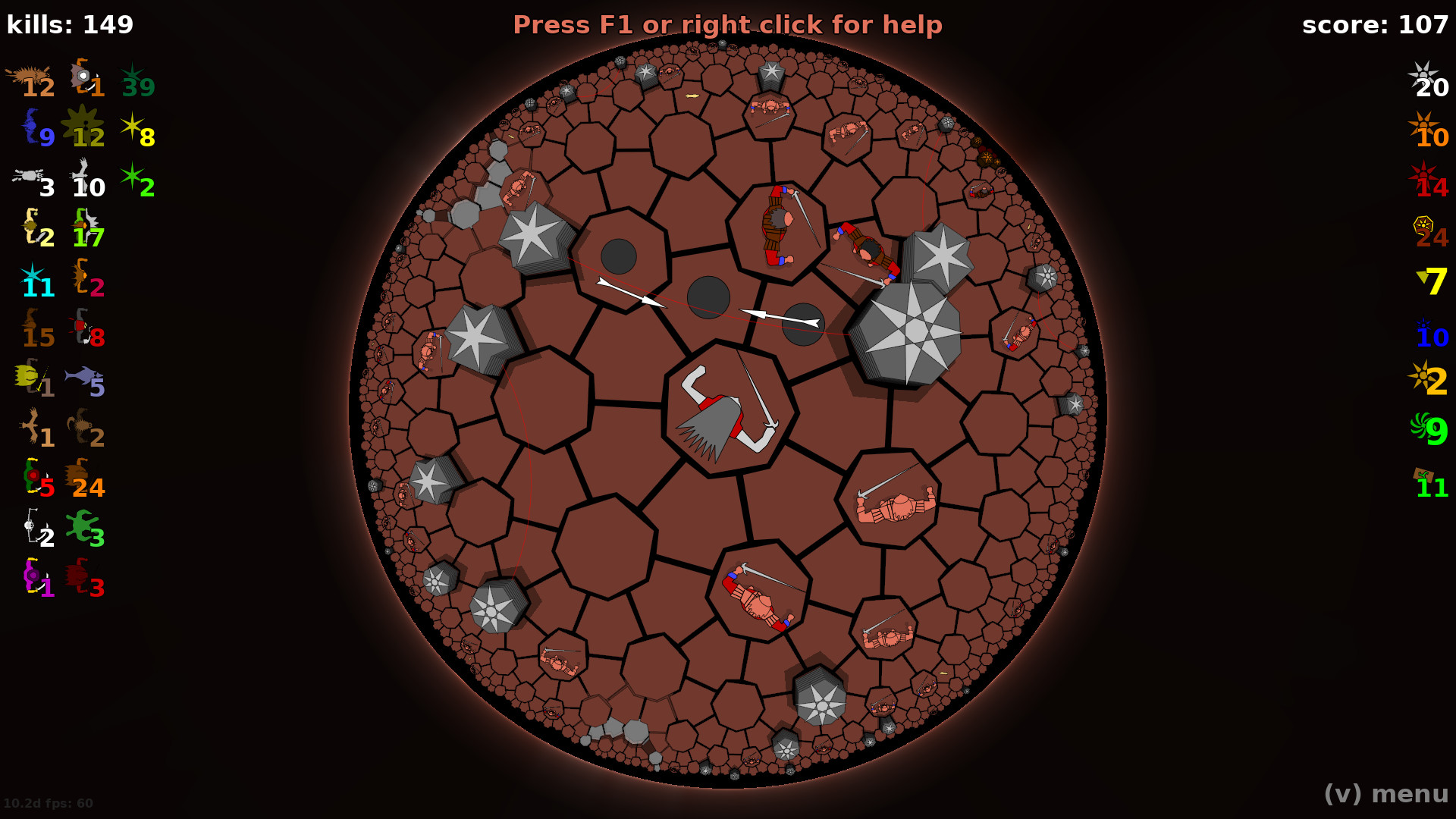
Task: Click the F1 help prompt text
Action: [x=728, y=24]
